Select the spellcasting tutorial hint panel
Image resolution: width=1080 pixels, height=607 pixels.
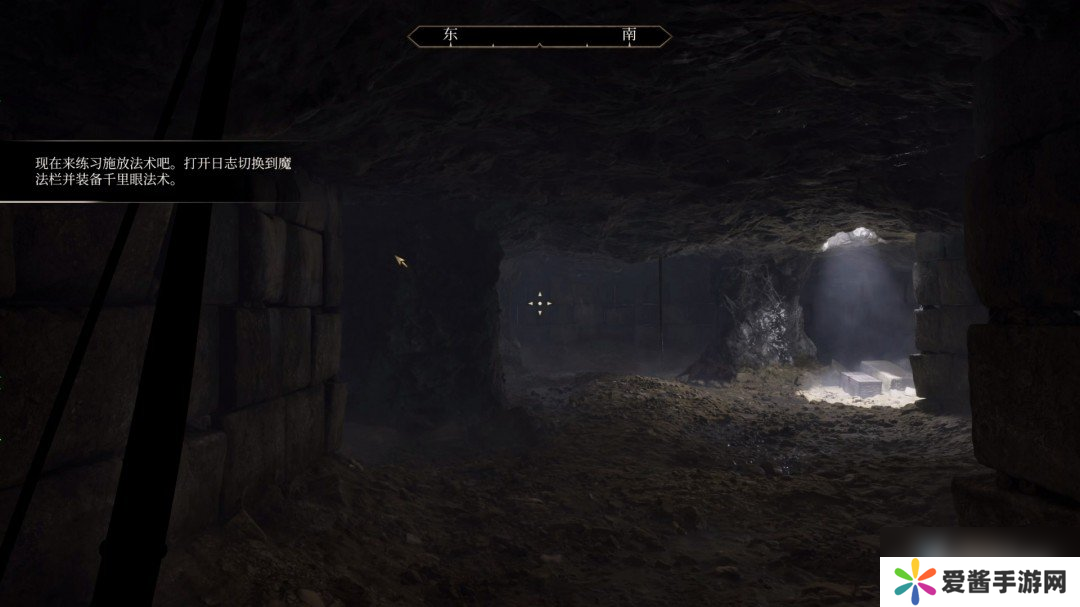click(160, 172)
